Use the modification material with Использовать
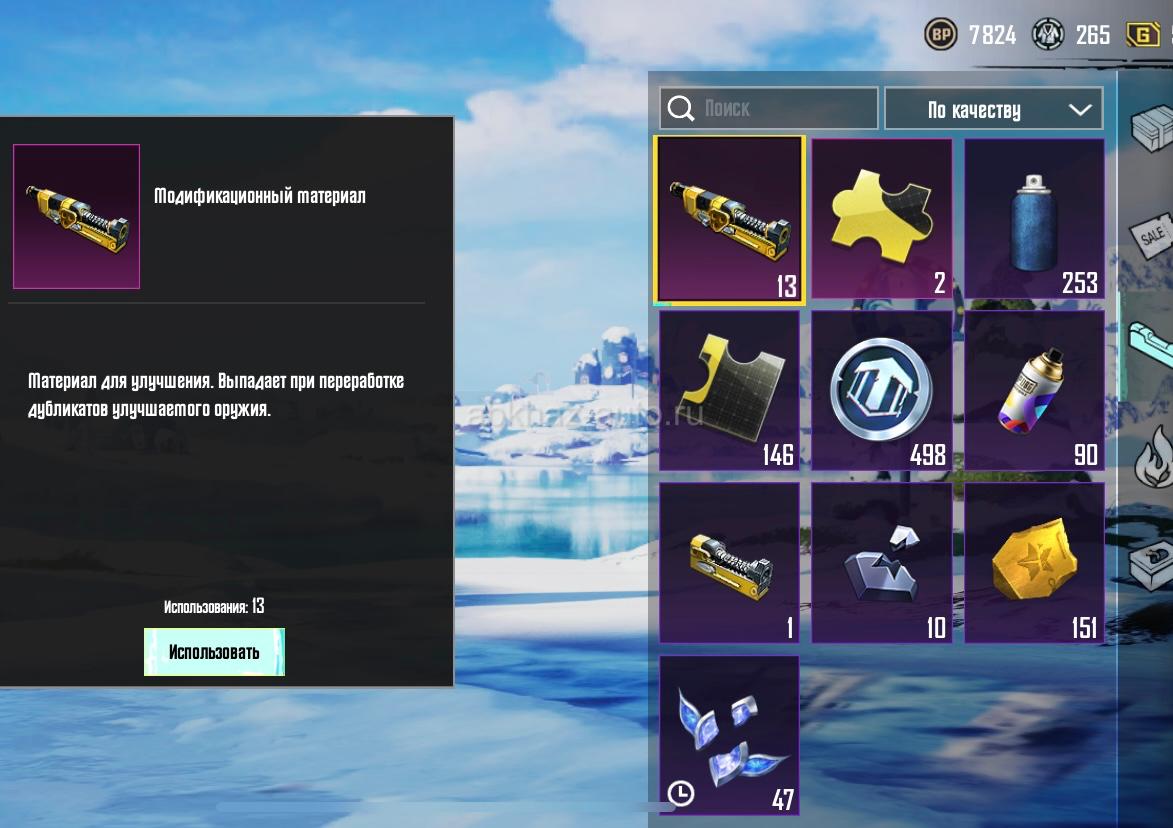The image size is (1173, 828). [214, 652]
